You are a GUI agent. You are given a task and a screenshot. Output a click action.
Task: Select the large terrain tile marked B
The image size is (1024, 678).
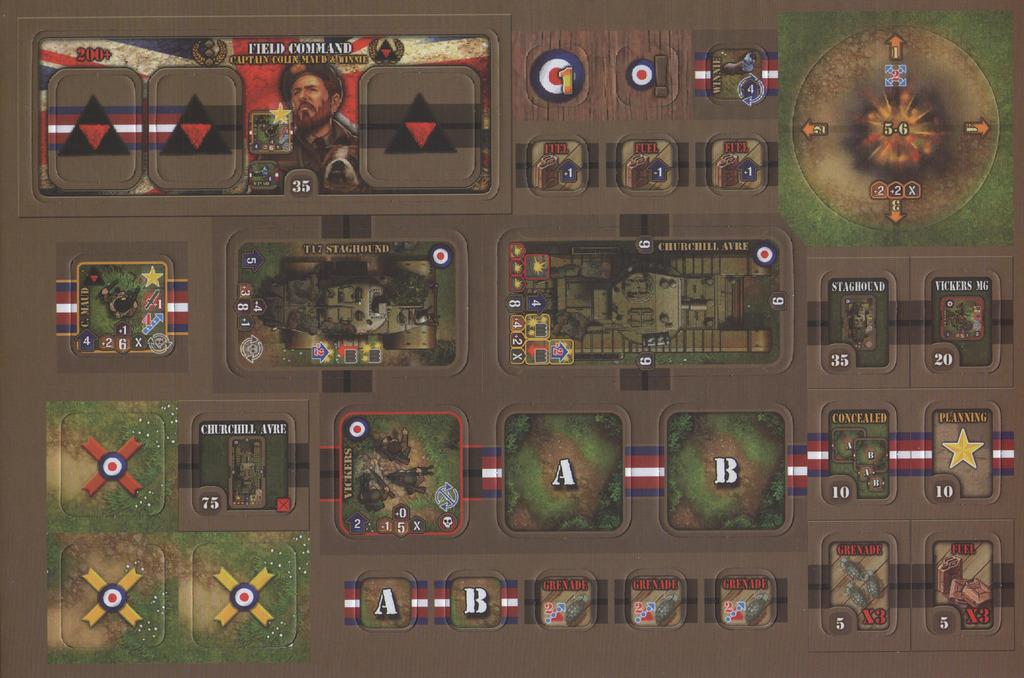point(725,472)
